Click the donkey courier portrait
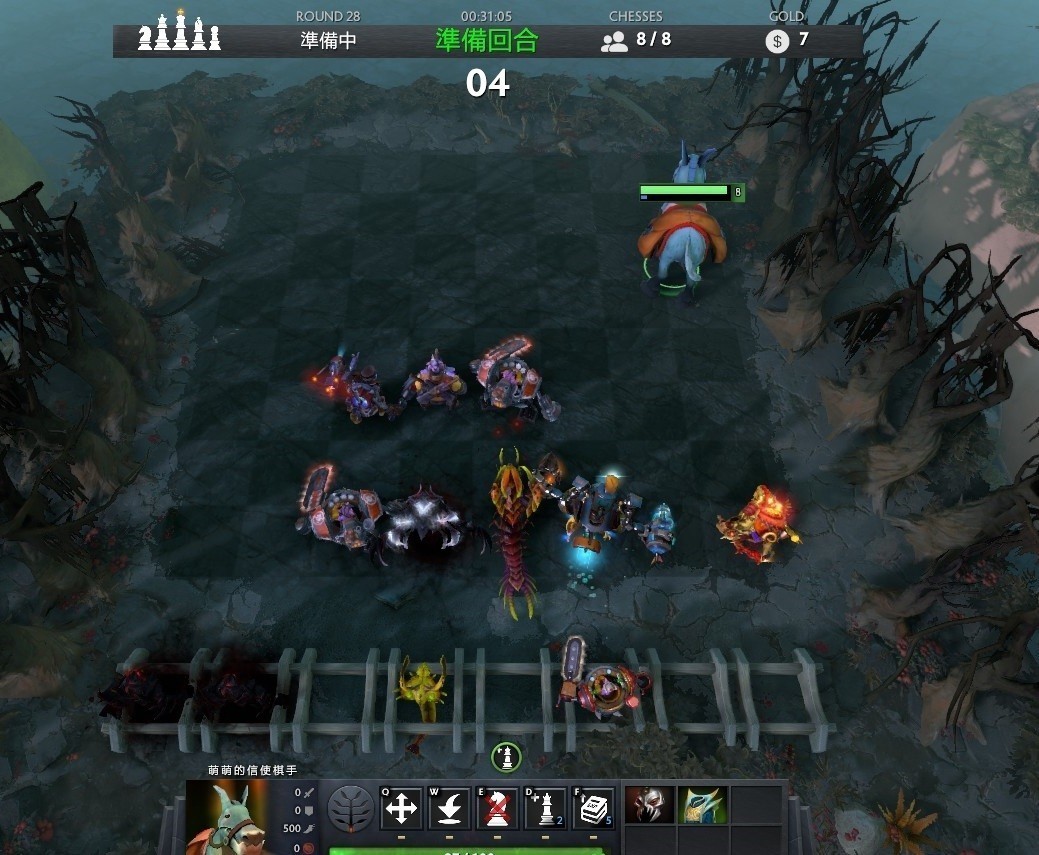1039x855 pixels. (226, 817)
